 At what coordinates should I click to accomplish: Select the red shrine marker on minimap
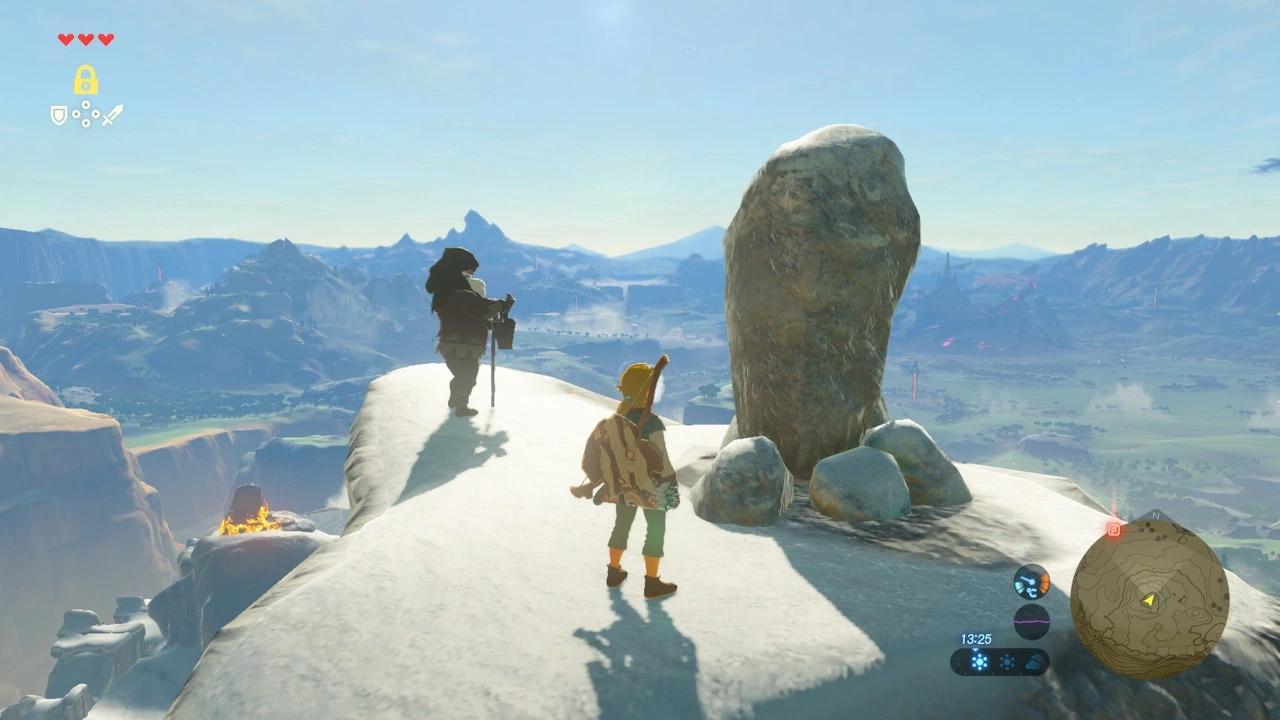pyautogui.click(x=1113, y=529)
